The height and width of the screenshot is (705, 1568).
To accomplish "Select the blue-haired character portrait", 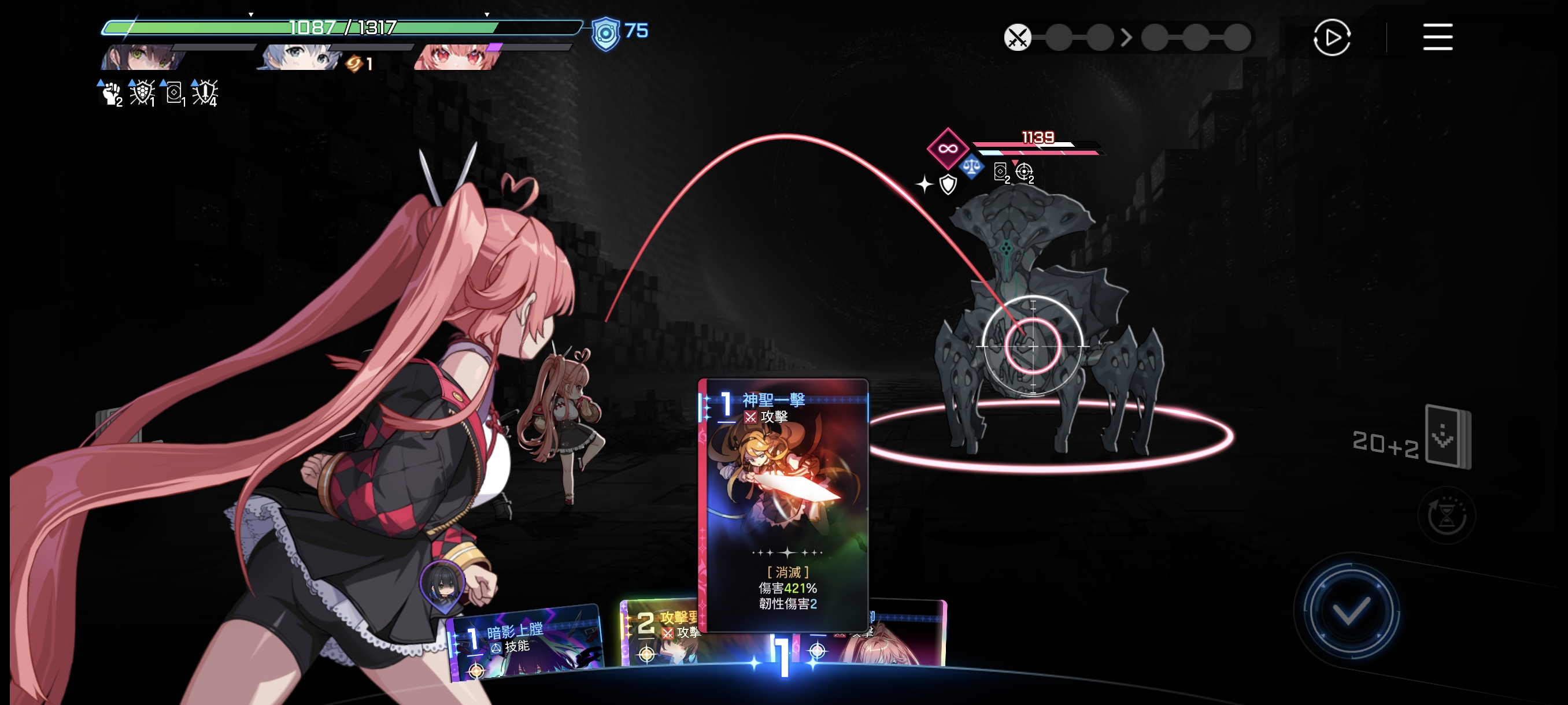I will pyautogui.click(x=299, y=57).
